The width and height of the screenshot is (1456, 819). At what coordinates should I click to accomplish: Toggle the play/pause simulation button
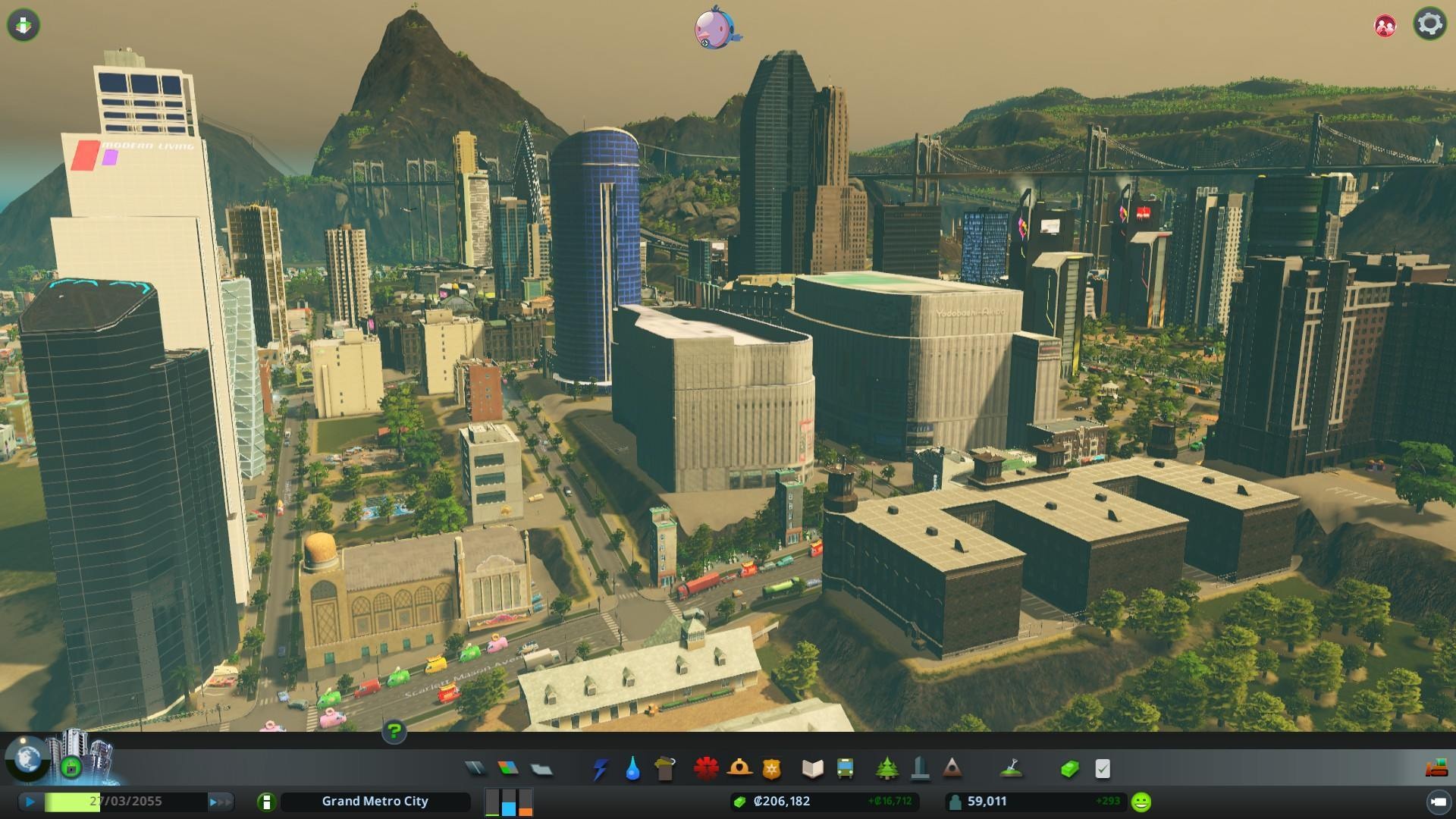[x=30, y=802]
